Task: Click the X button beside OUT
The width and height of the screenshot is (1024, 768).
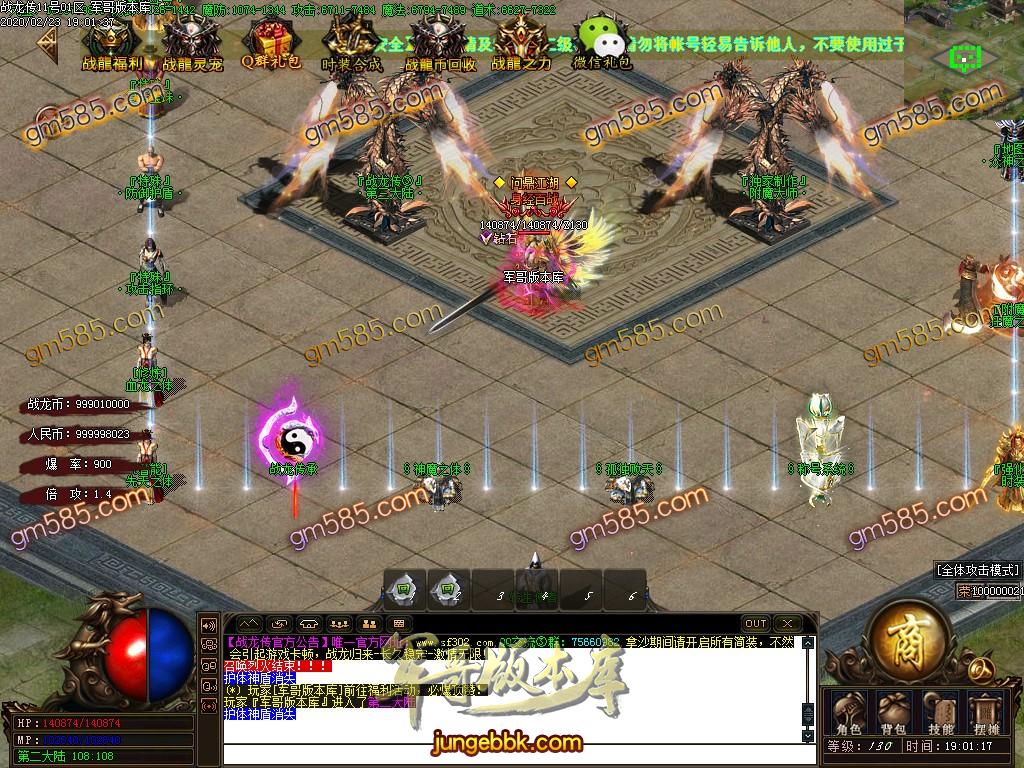Action: click(x=787, y=624)
